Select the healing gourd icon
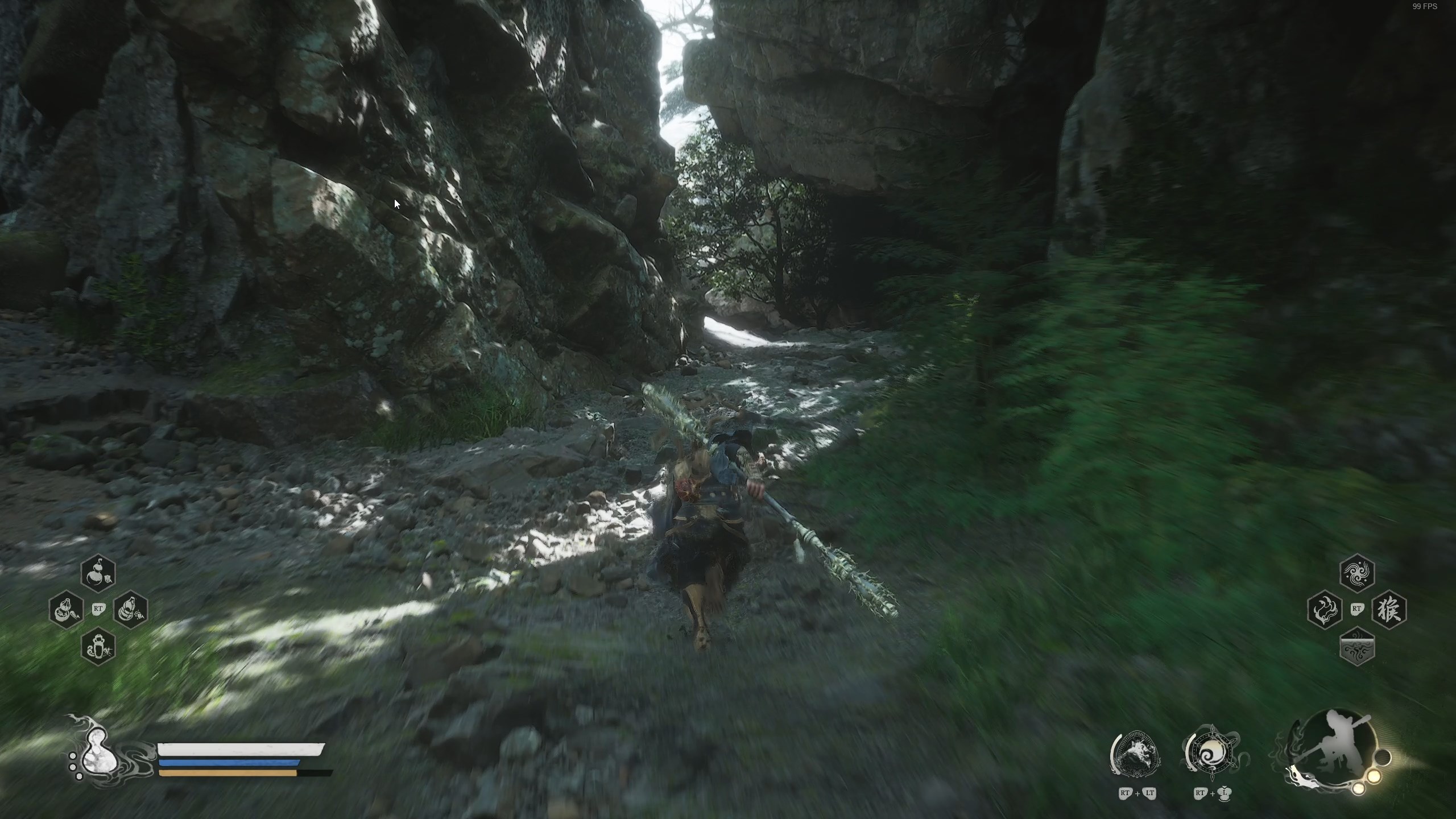1456x819 pixels. [x=98, y=574]
